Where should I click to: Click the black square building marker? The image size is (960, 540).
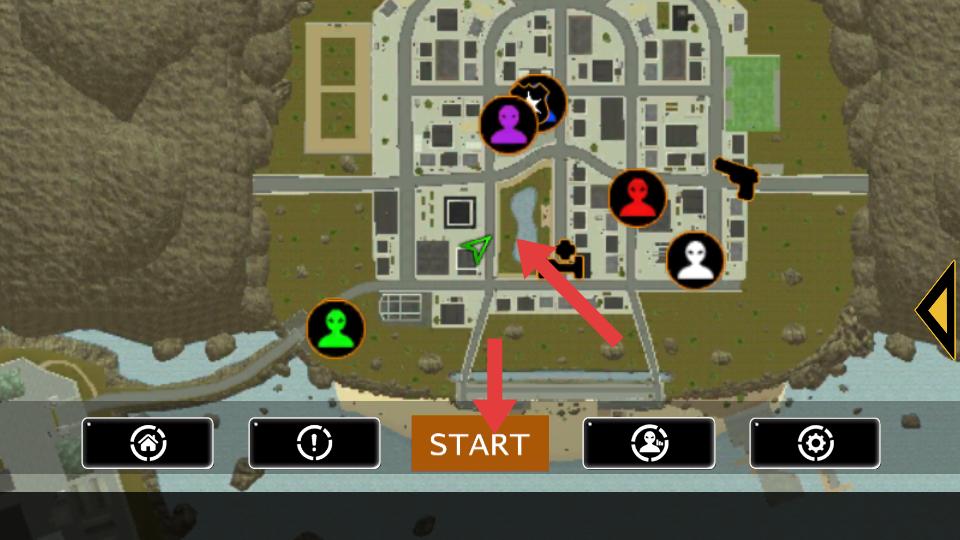pos(460,212)
